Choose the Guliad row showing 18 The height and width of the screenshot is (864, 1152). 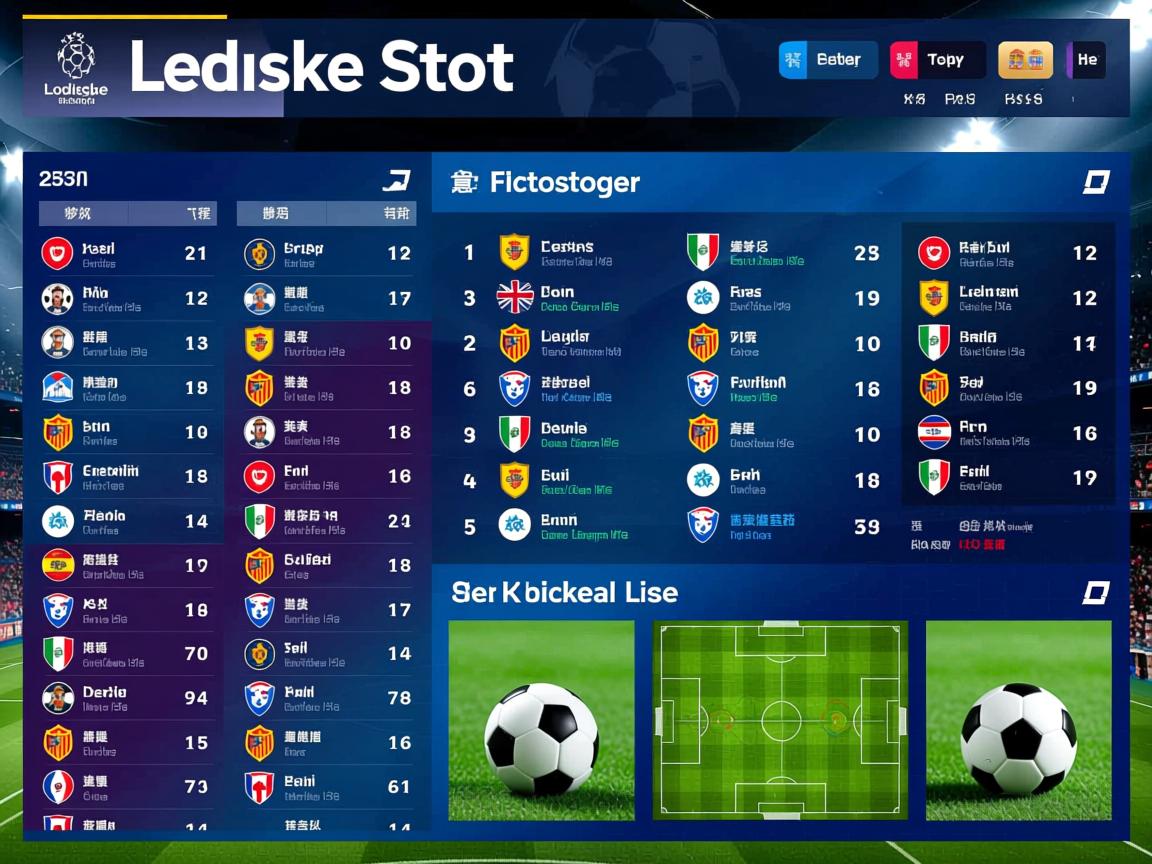coord(328,565)
